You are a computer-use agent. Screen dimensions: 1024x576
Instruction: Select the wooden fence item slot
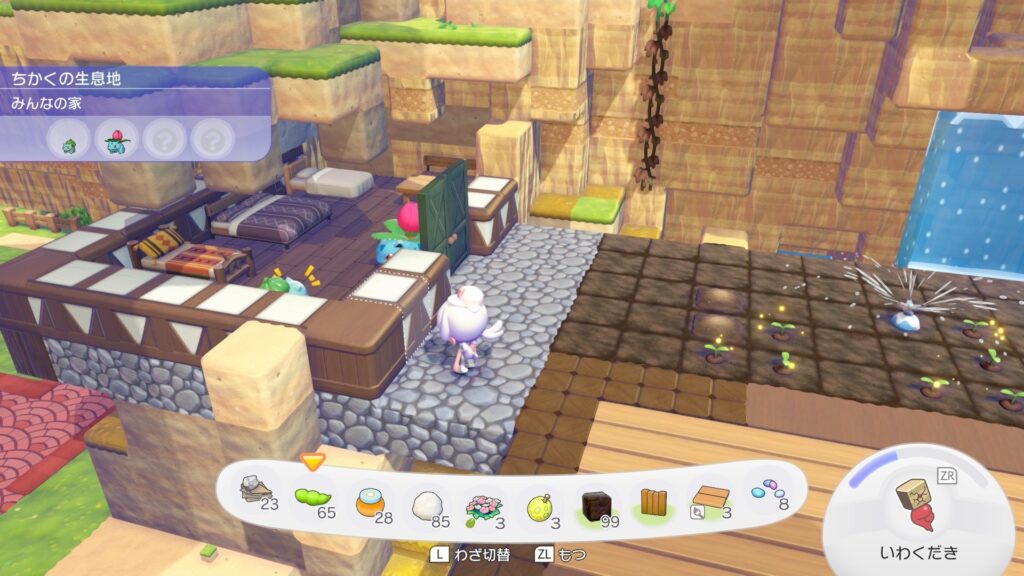pyautogui.click(x=655, y=500)
